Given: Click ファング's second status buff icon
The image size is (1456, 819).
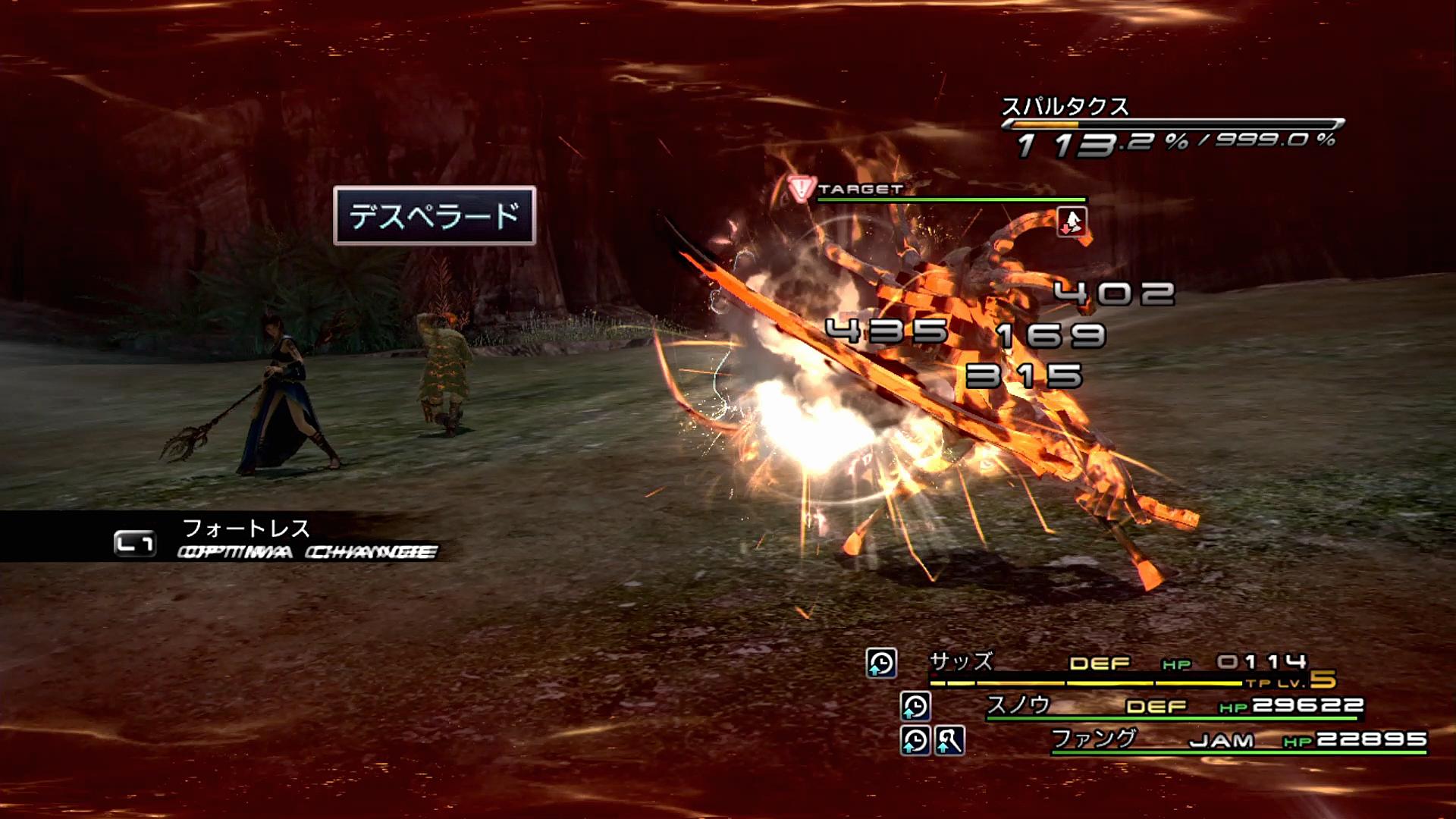Looking at the screenshot, I should (x=949, y=740).
